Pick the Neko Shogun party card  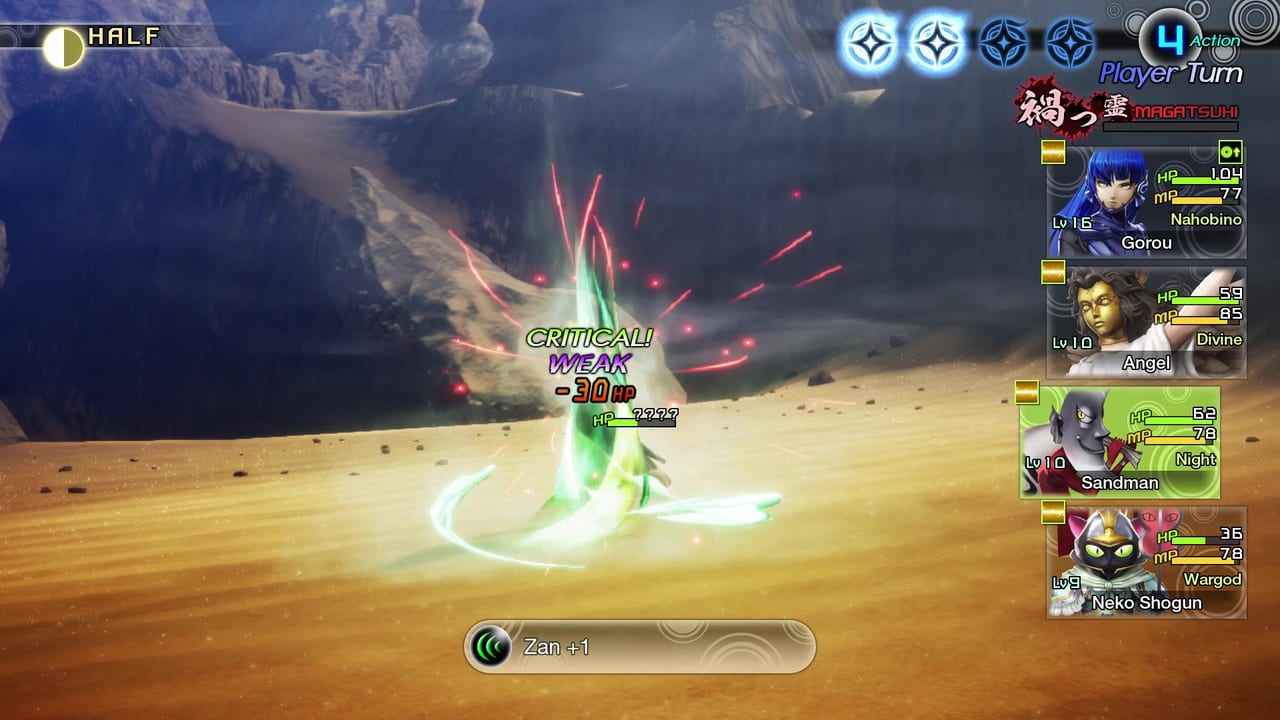(x=1146, y=562)
